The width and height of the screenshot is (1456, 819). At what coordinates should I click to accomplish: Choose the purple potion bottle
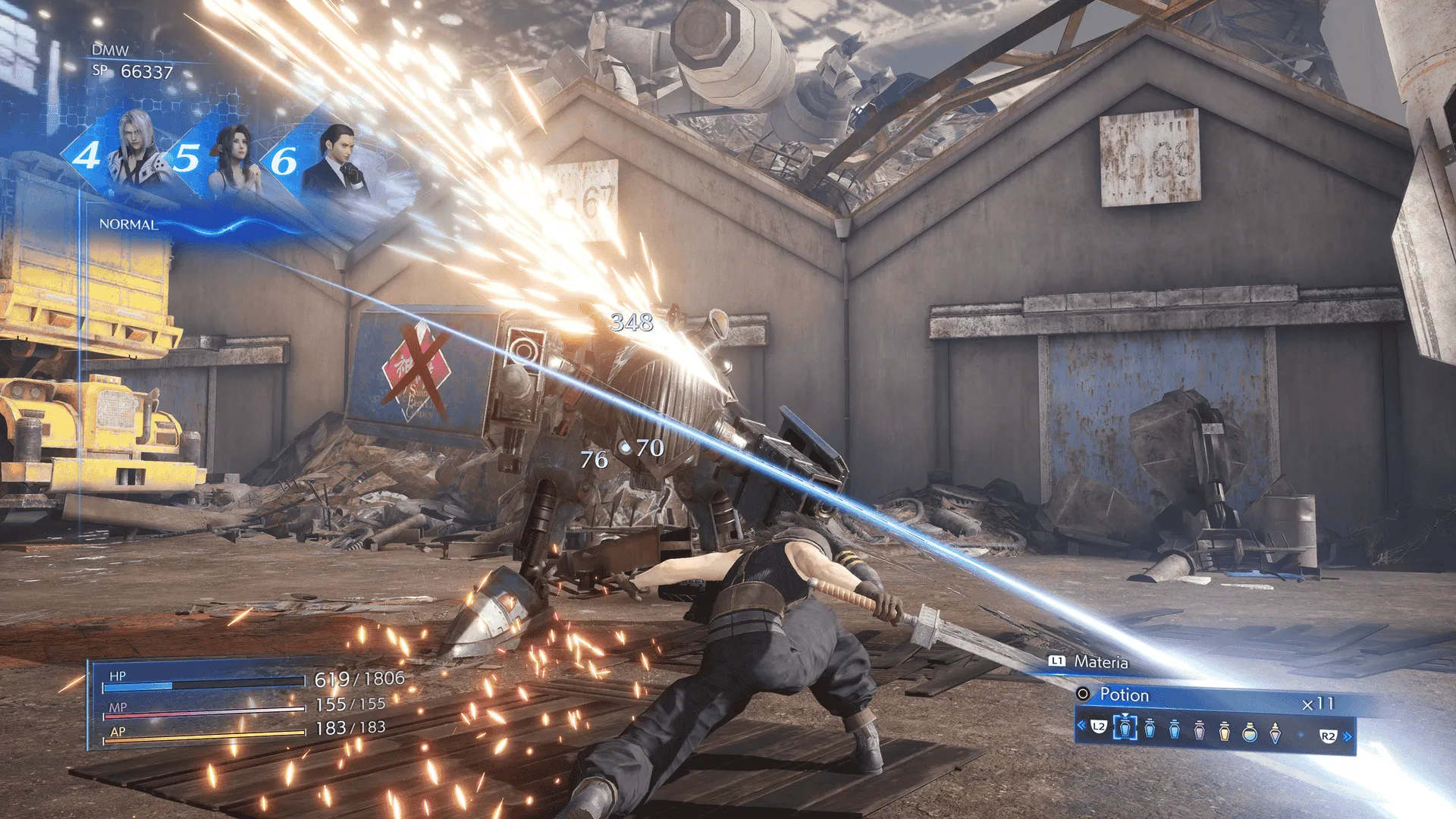(x=1199, y=731)
